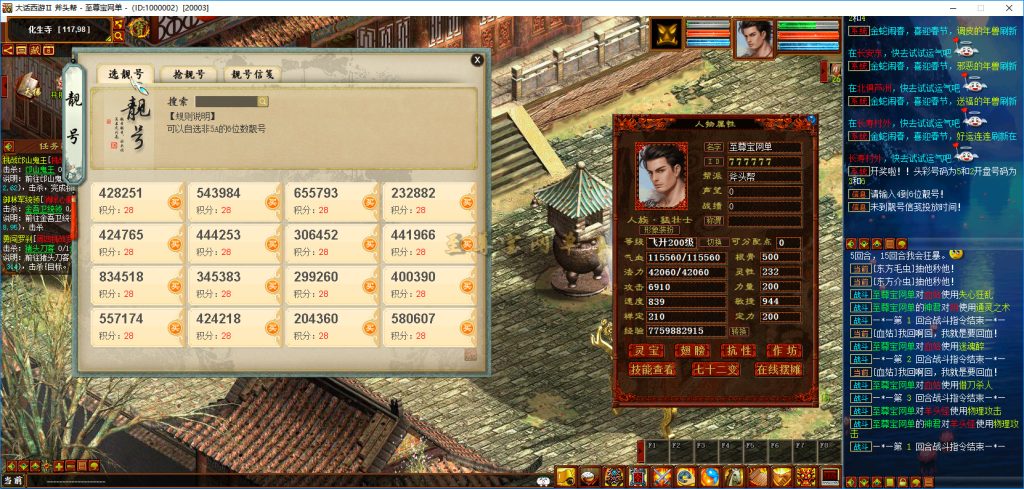Switch to the 抢靓号 tab
The height and width of the screenshot is (489, 1024).
pyautogui.click(x=188, y=74)
